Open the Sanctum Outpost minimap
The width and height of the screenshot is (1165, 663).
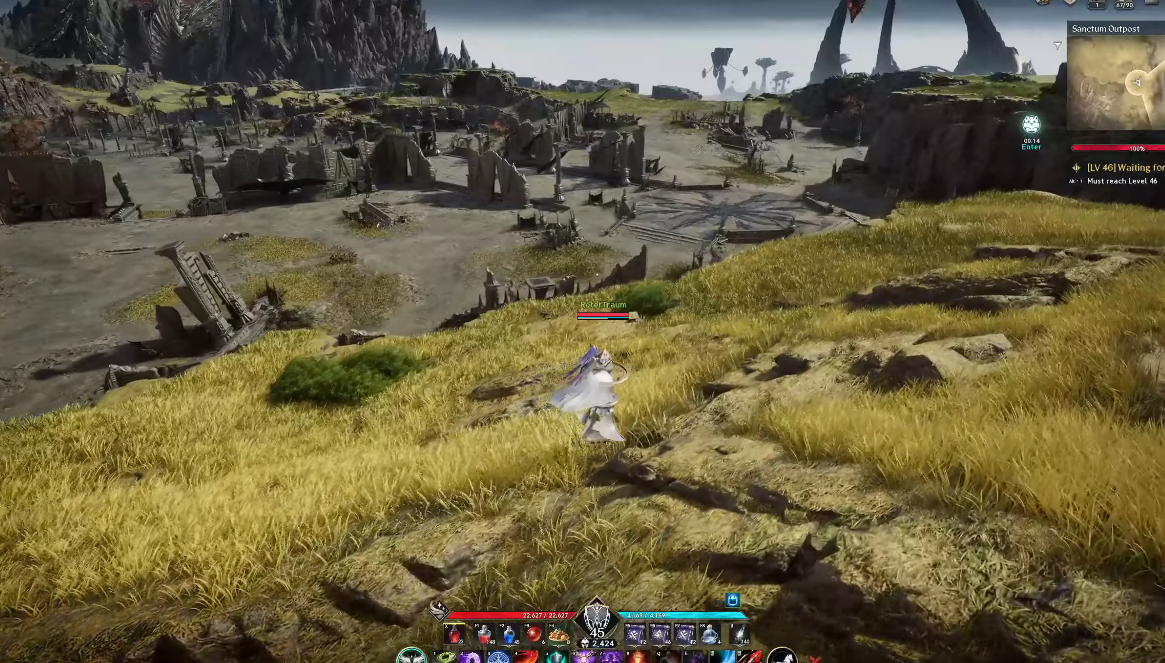(x=1115, y=82)
